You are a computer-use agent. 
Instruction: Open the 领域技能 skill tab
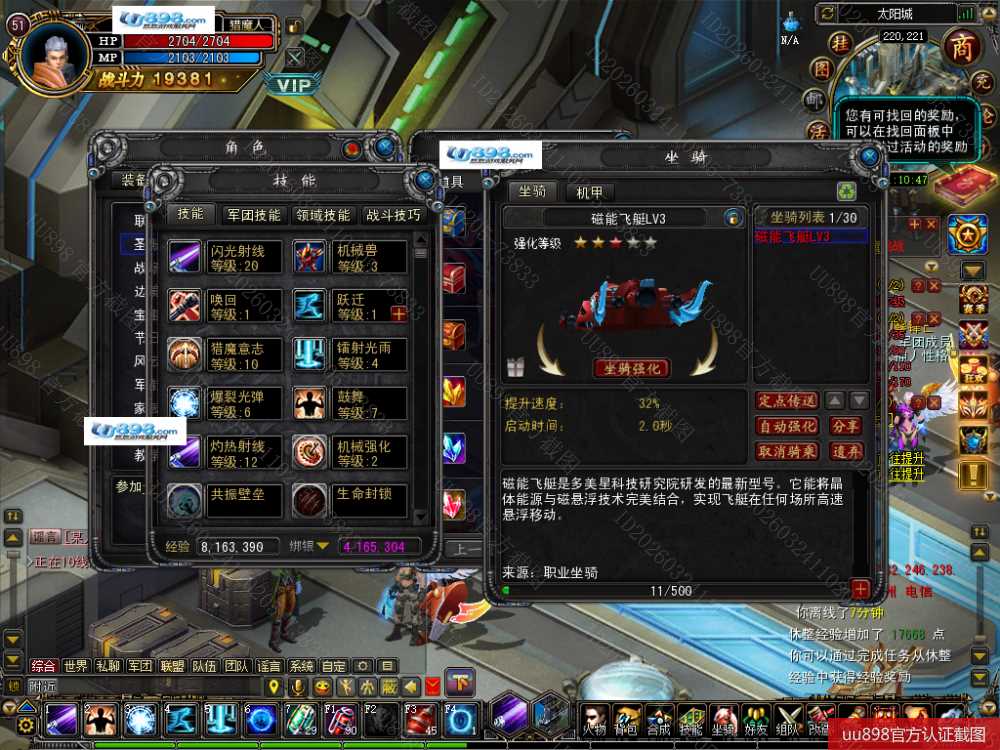(323, 215)
